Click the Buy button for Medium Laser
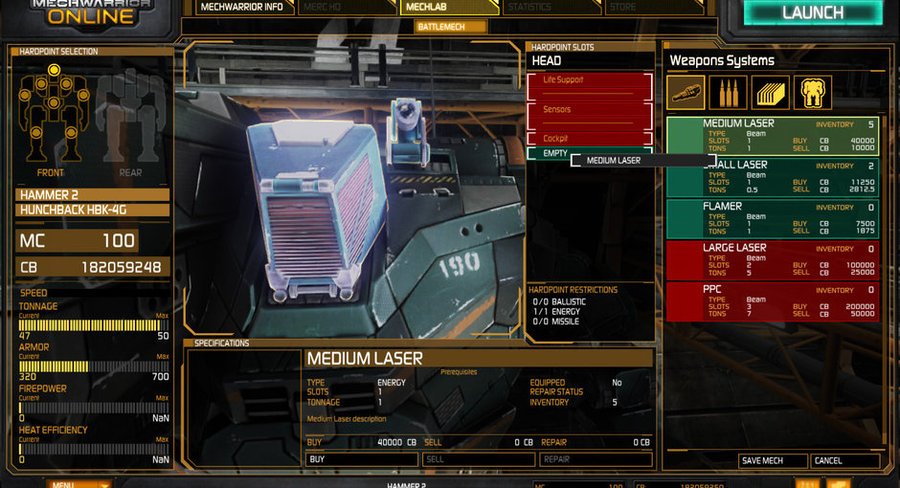 click(x=360, y=459)
